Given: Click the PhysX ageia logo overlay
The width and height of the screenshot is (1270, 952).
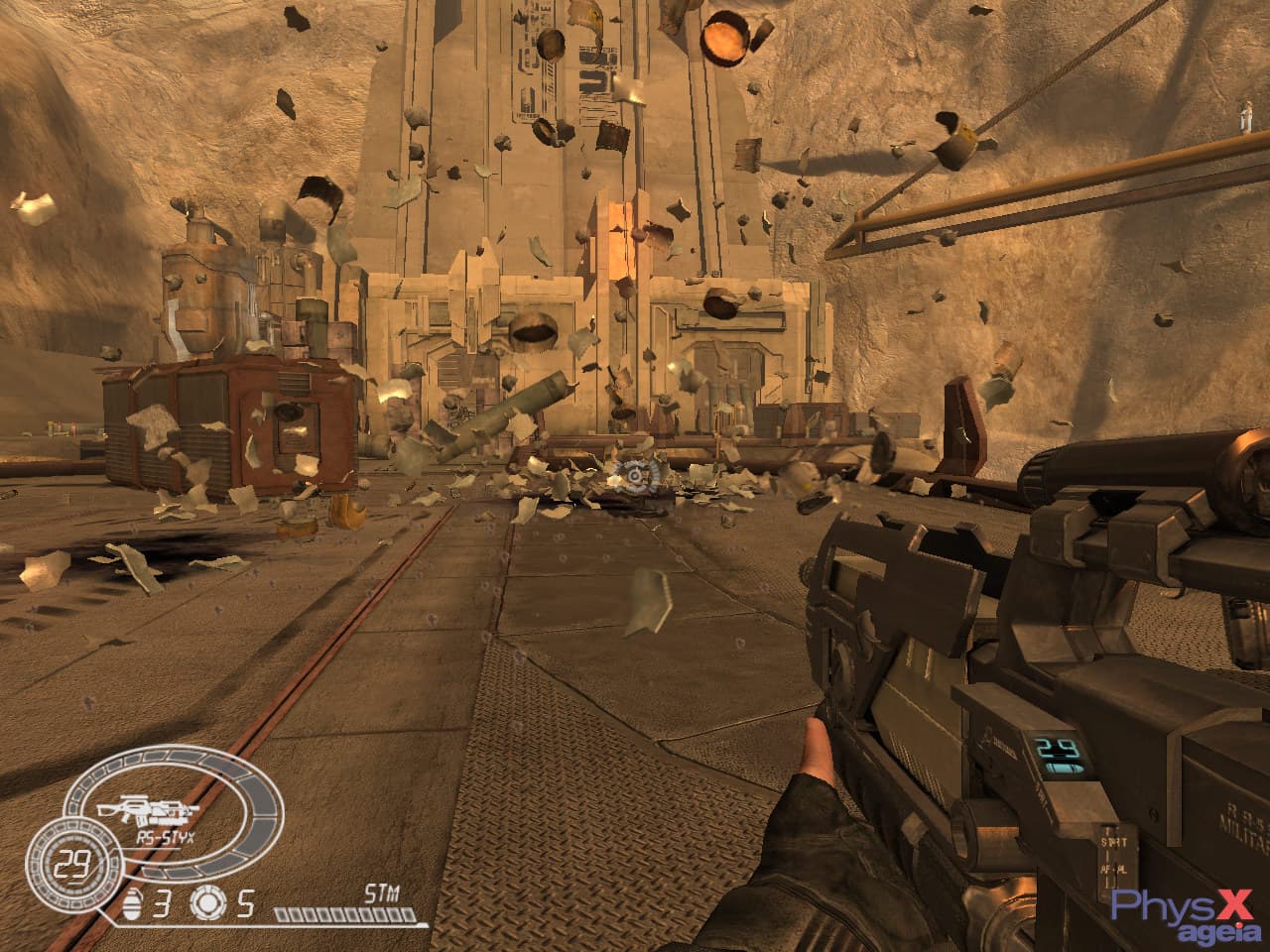Looking at the screenshot, I should (x=1189, y=910).
